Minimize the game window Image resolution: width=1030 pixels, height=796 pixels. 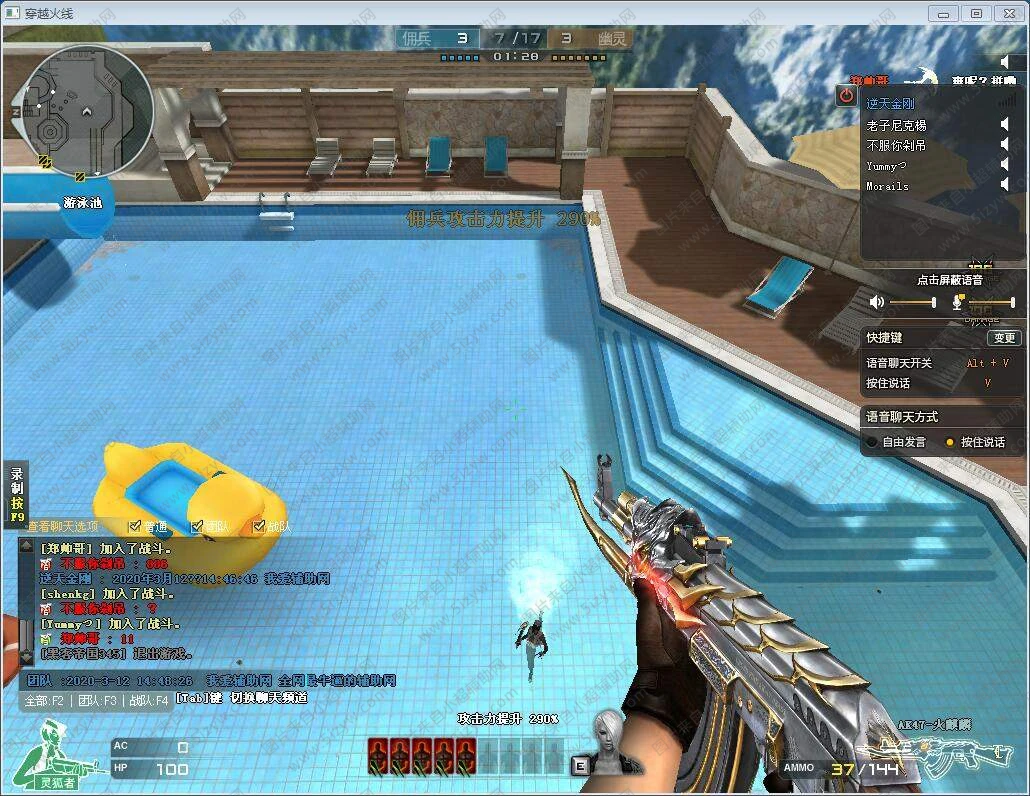click(x=943, y=13)
